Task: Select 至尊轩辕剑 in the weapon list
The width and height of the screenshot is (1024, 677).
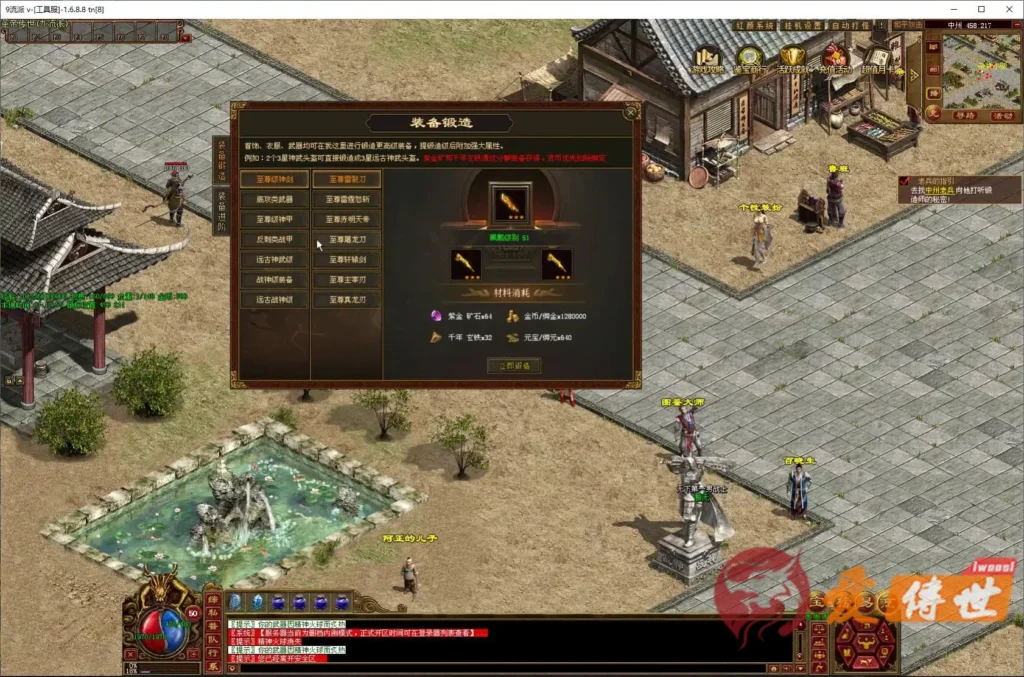Action: [346, 260]
